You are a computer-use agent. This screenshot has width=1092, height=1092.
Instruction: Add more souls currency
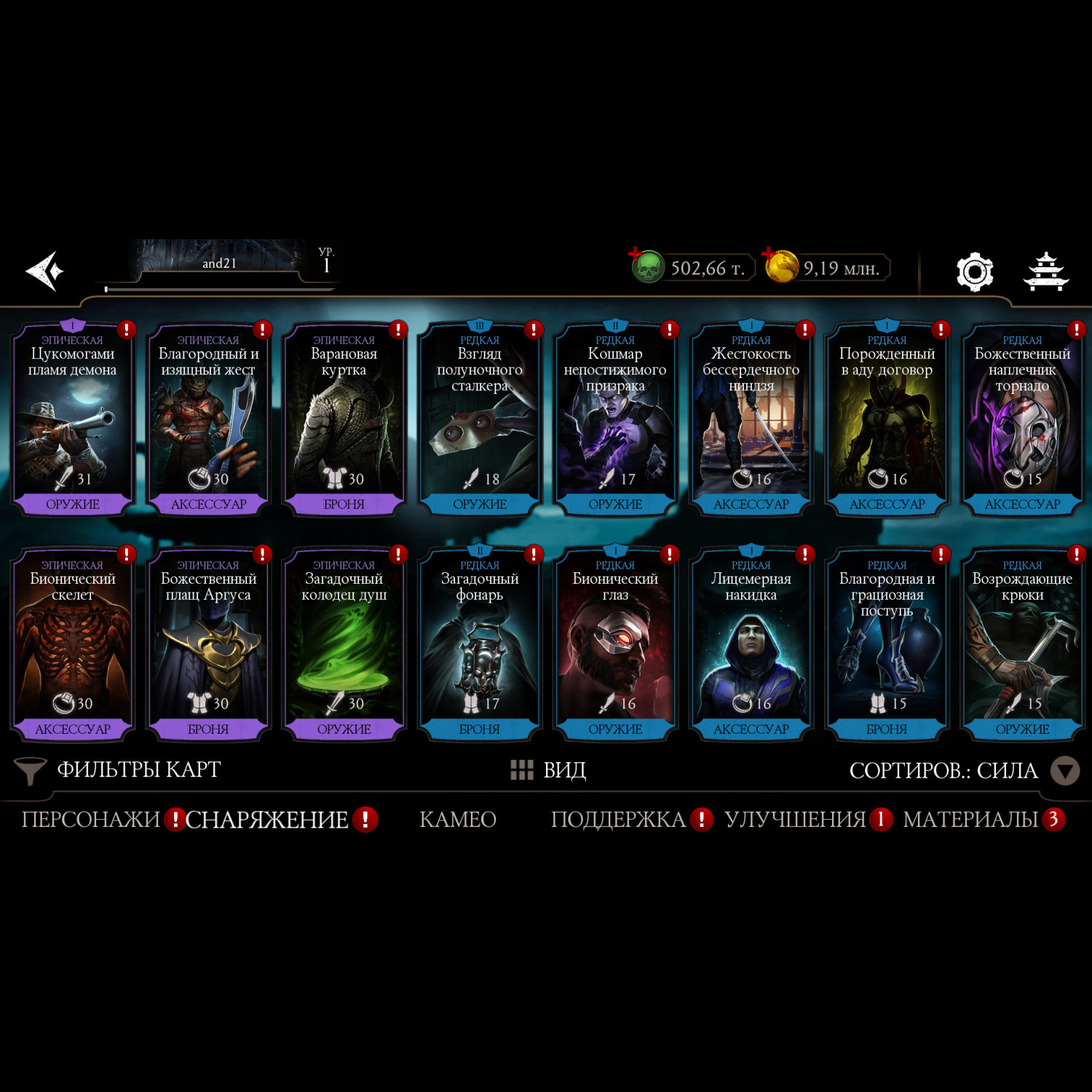(x=636, y=255)
